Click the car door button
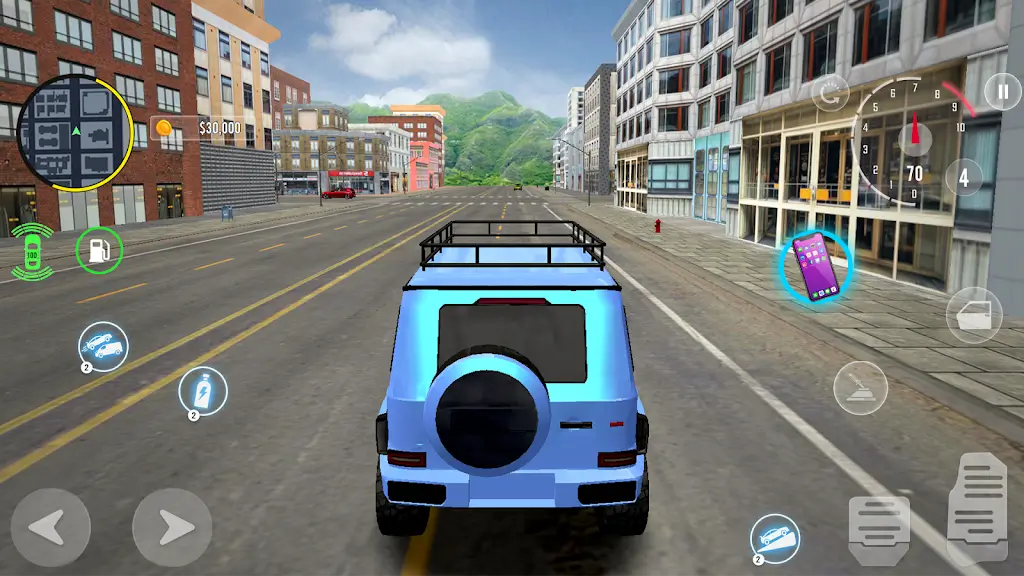 pyautogui.click(x=973, y=315)
